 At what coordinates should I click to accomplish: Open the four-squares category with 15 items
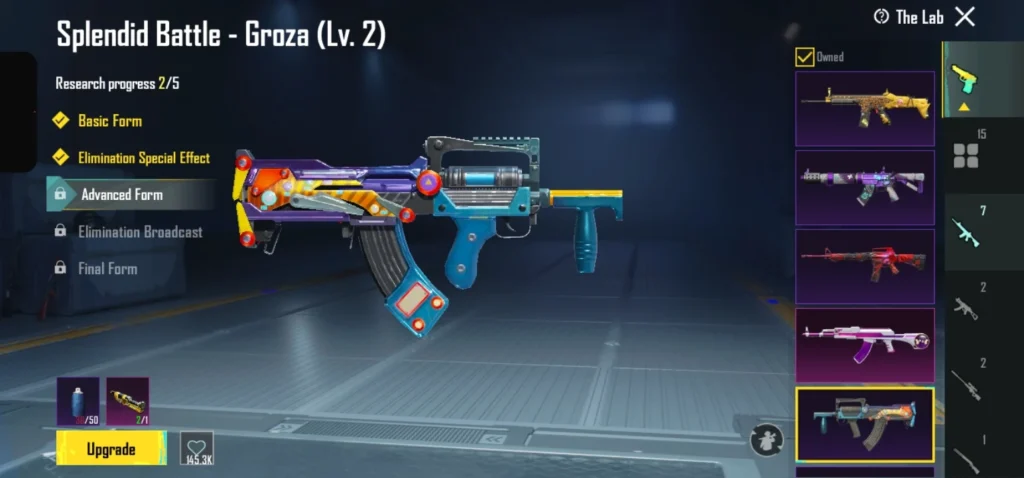[965, 151]
